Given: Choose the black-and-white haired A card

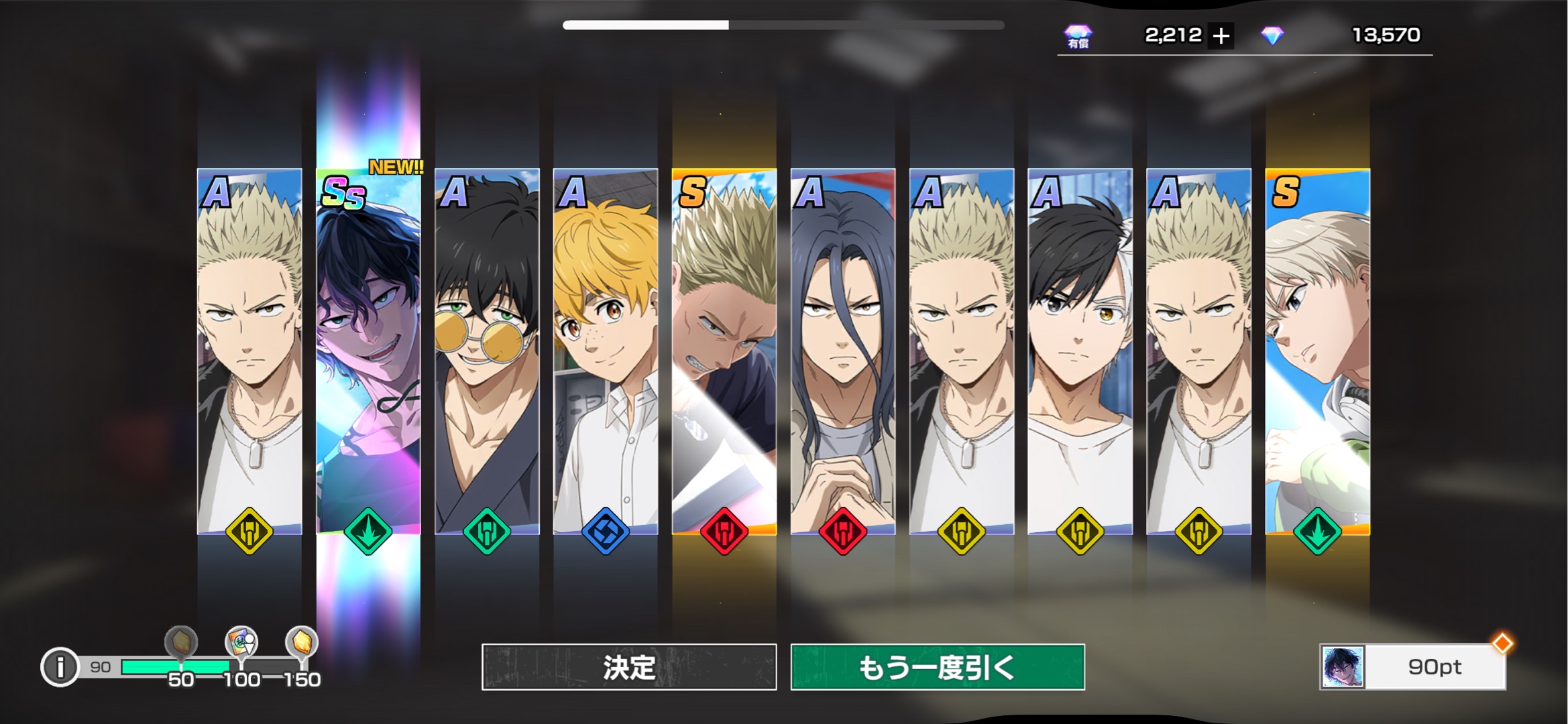Looking at the screenshot, I should [x=1080, y=352].
